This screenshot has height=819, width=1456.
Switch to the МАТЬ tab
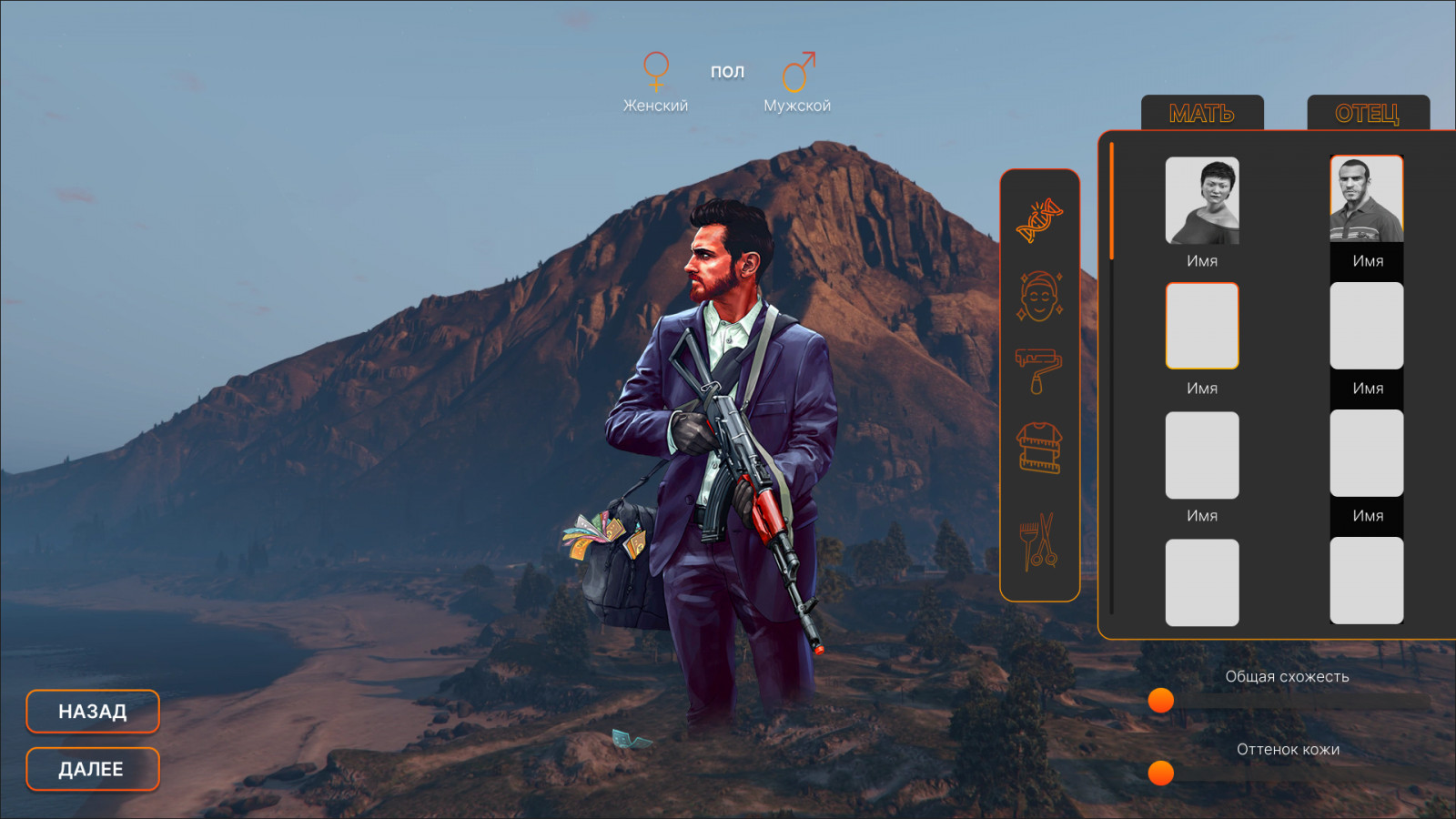point(1202,113)
